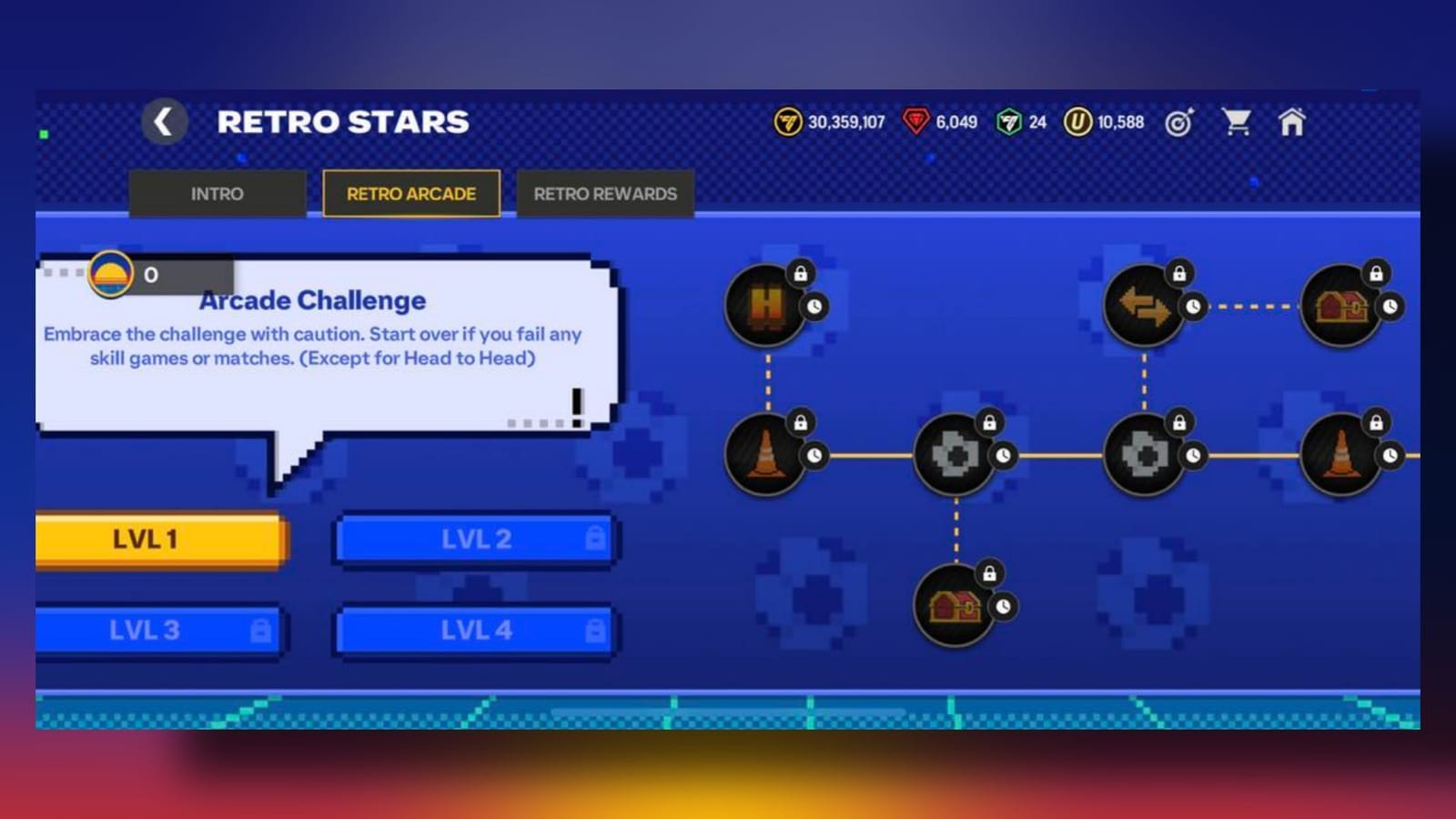Switch to the RETRO REWARDS tab
1456x819 pixels.
tap(604, 193)
